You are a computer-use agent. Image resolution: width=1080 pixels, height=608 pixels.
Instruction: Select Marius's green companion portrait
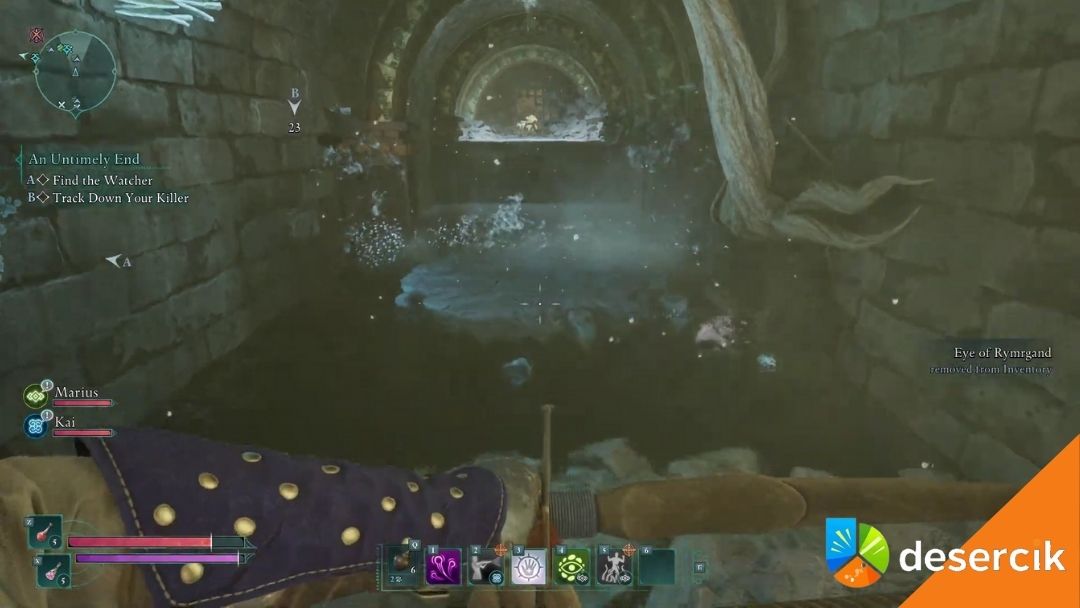pyautogui.click(x=35, y=396)
